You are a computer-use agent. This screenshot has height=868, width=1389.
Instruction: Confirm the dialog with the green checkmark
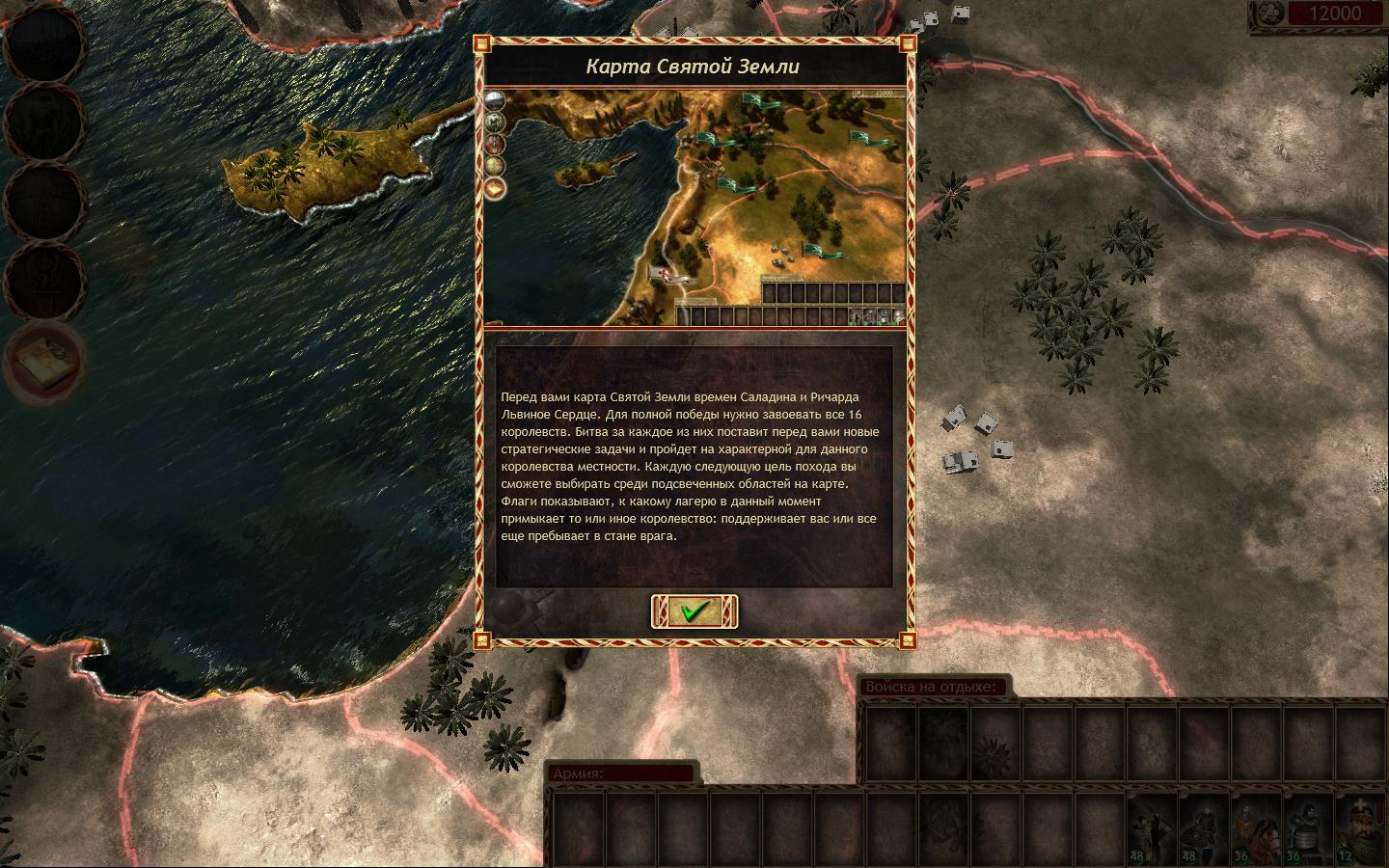[694, 611]
